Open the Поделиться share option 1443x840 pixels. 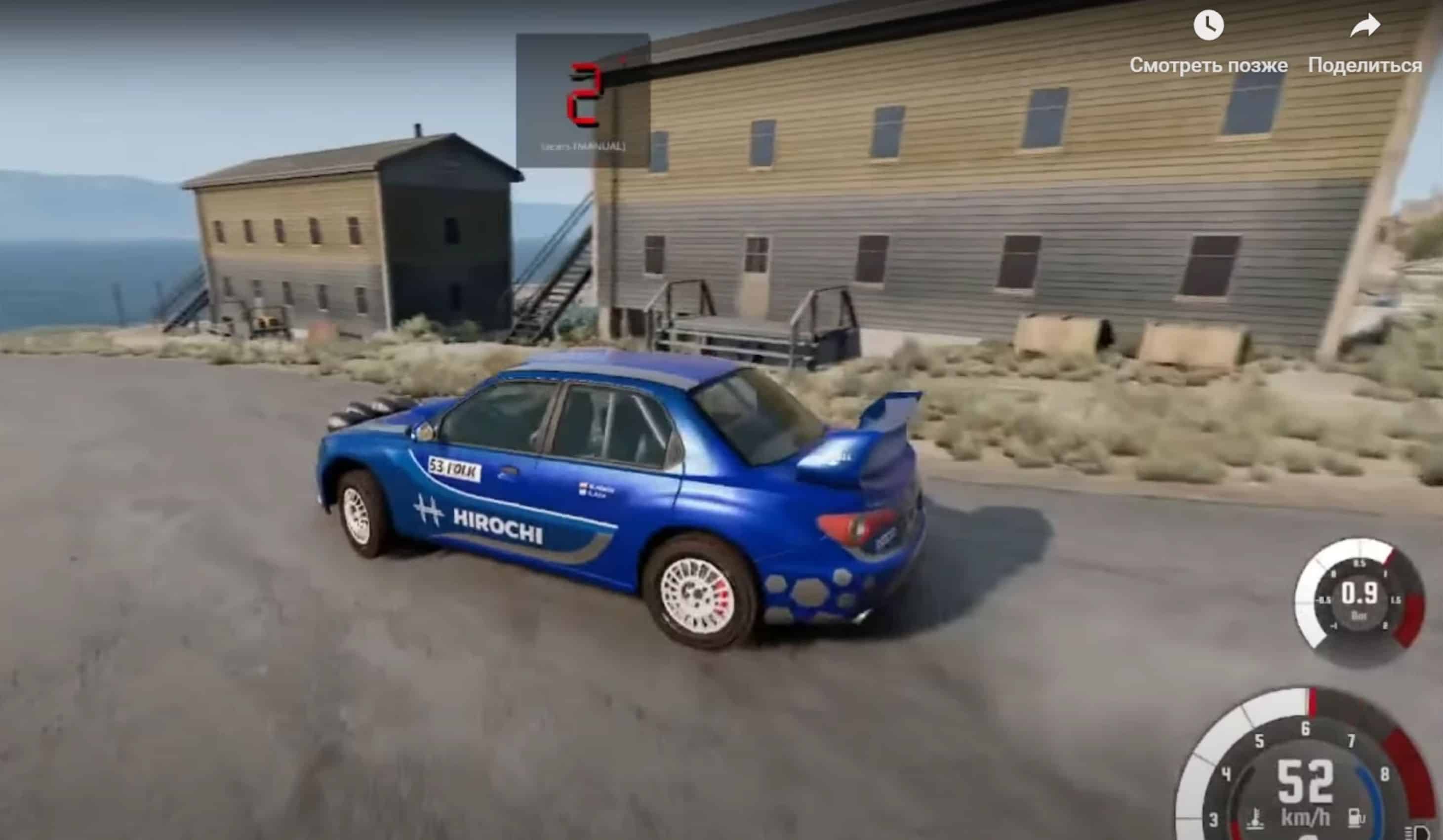1364,27
